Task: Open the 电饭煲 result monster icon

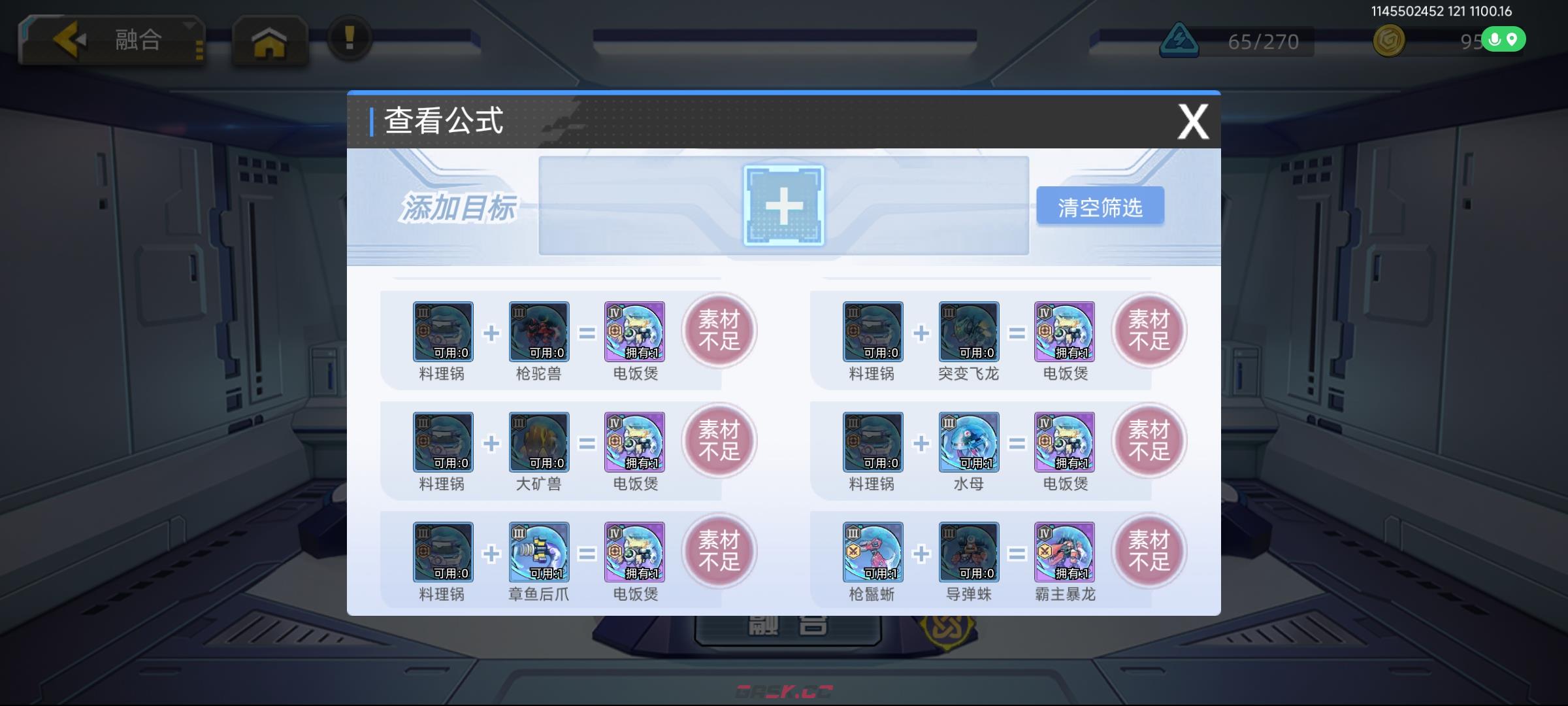Action: coord(634,332)
